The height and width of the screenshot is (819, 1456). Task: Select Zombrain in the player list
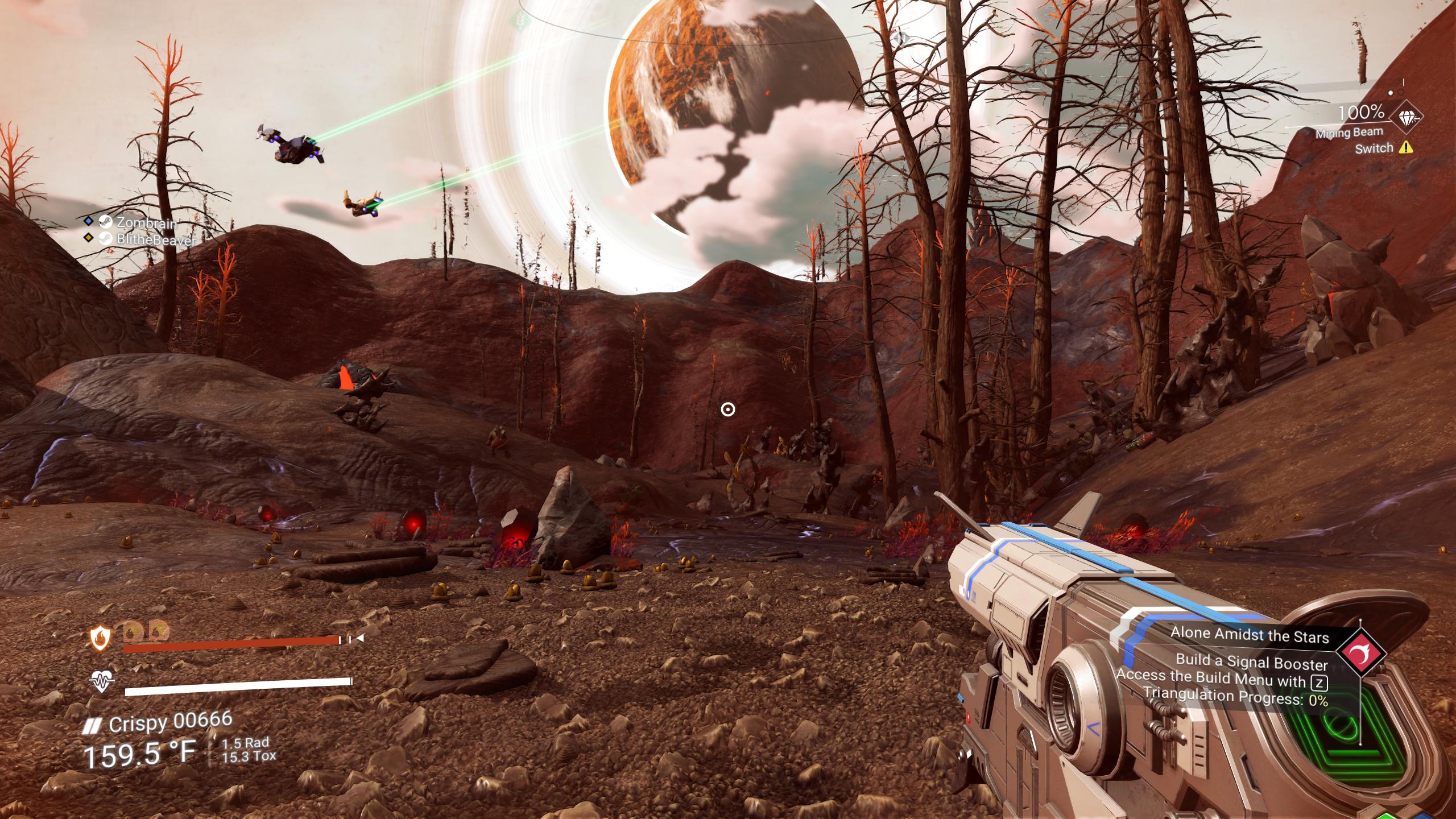coord(146,222)
